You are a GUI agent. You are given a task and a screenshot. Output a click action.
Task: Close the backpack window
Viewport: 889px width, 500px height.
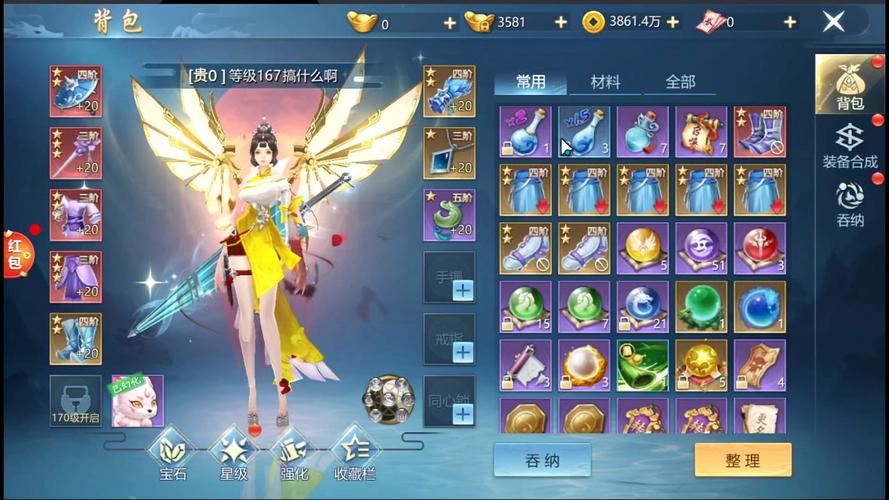833,21
